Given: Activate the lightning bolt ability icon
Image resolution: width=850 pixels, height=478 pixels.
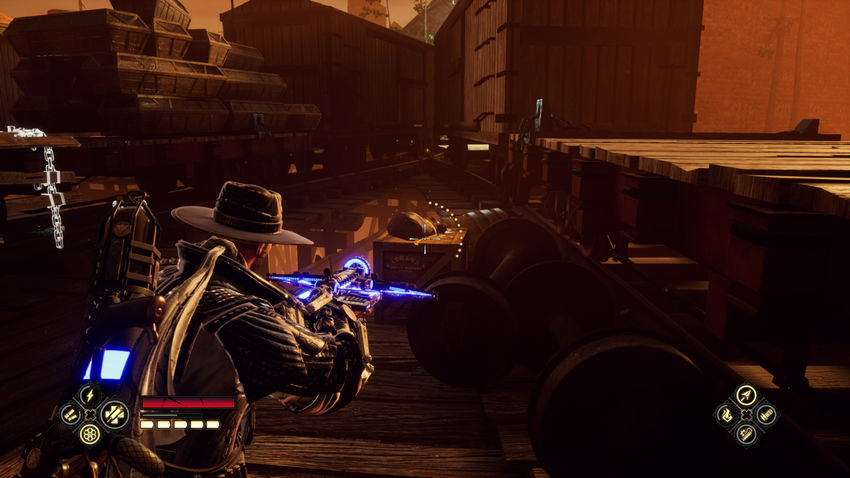Looking at the screenshot, I should coord(90,395).
